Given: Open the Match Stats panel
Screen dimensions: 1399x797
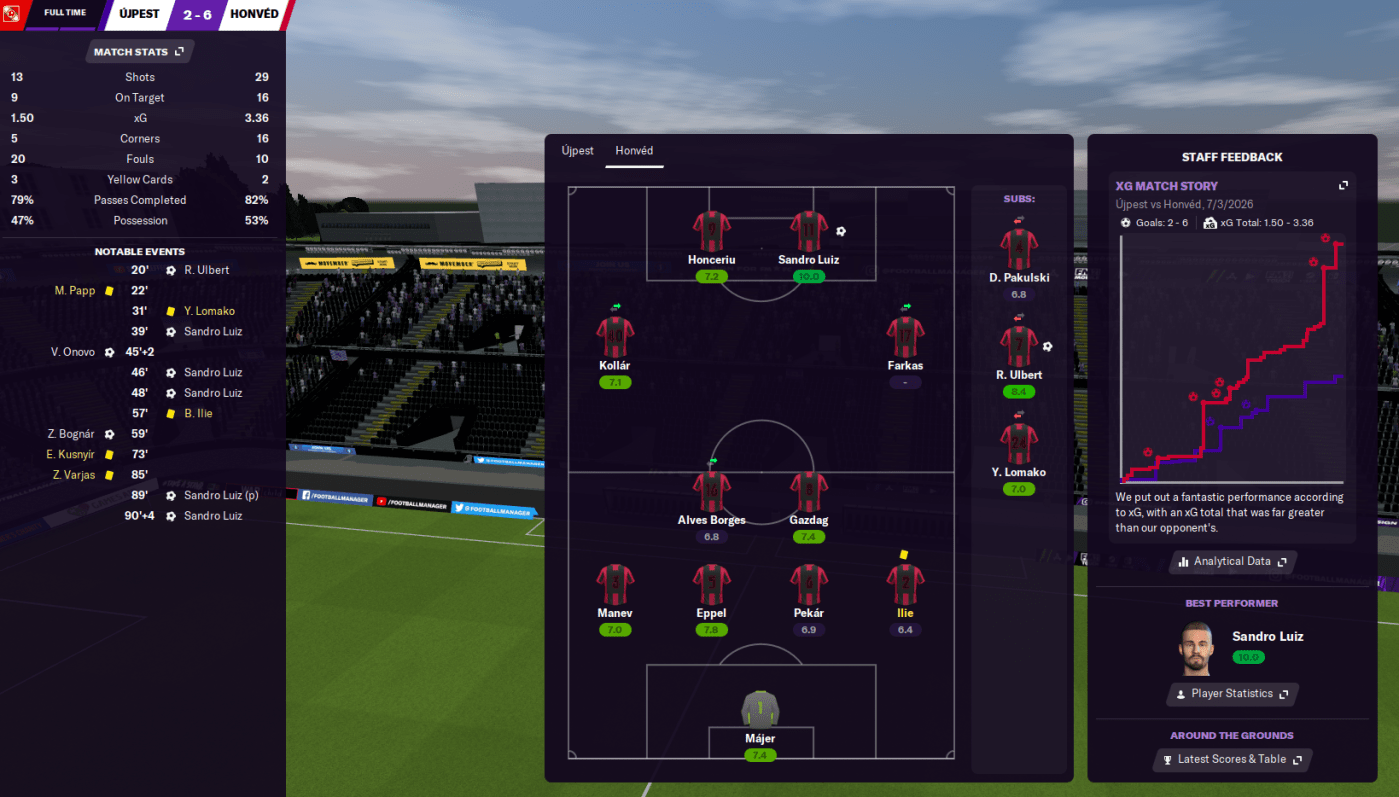Looking at the screenshot, I should pyautogui.click(x=139, y=51).
